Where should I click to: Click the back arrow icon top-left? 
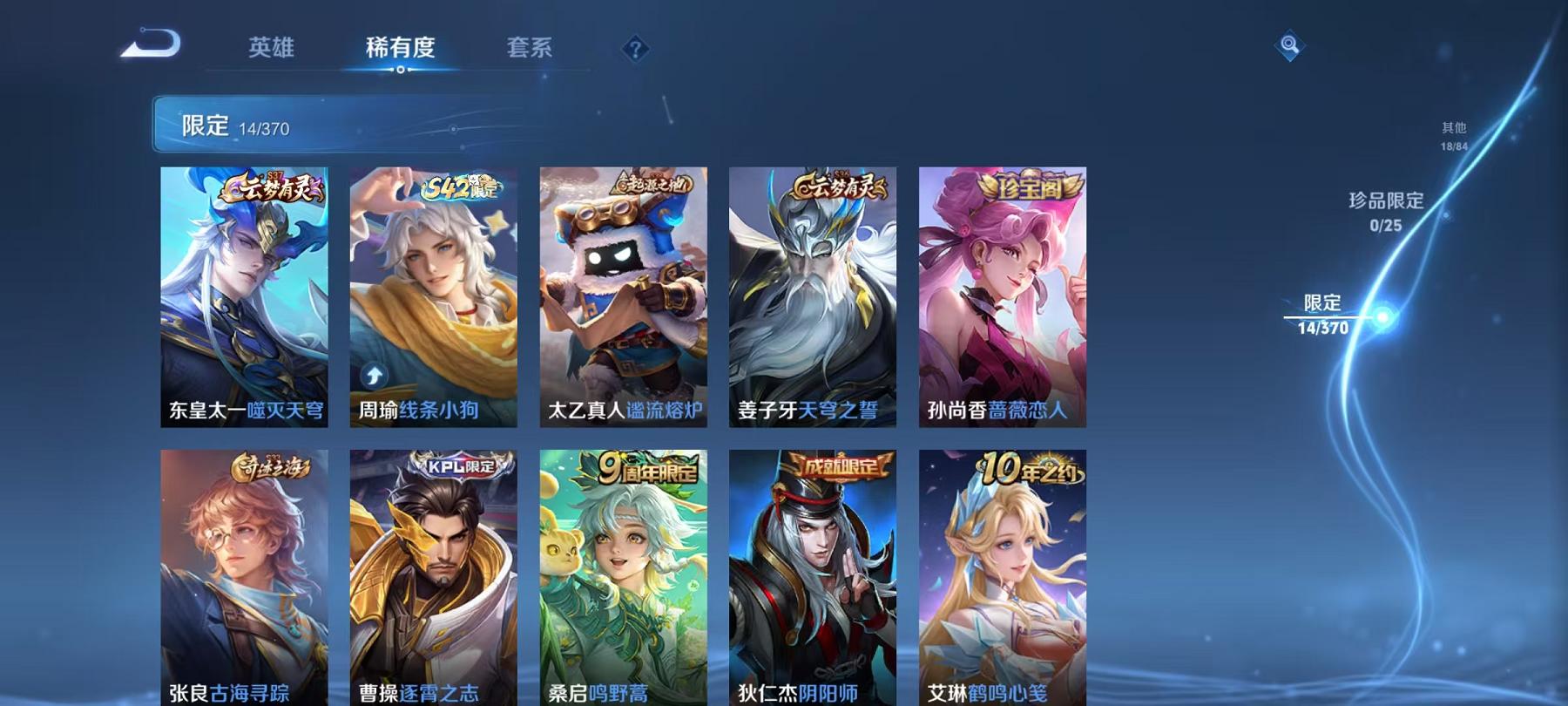pos(152,41)
